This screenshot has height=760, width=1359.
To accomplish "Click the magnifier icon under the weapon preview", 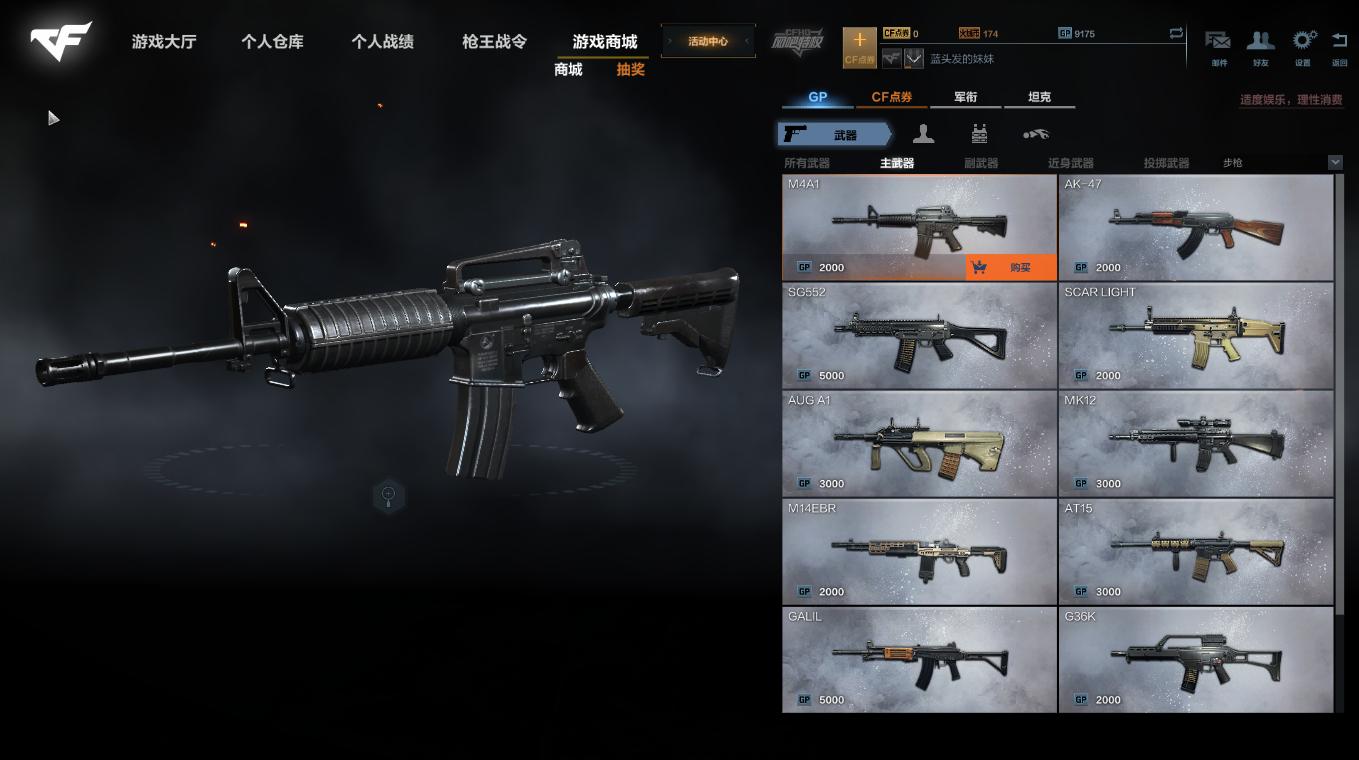I will click(x=389, y=494).
